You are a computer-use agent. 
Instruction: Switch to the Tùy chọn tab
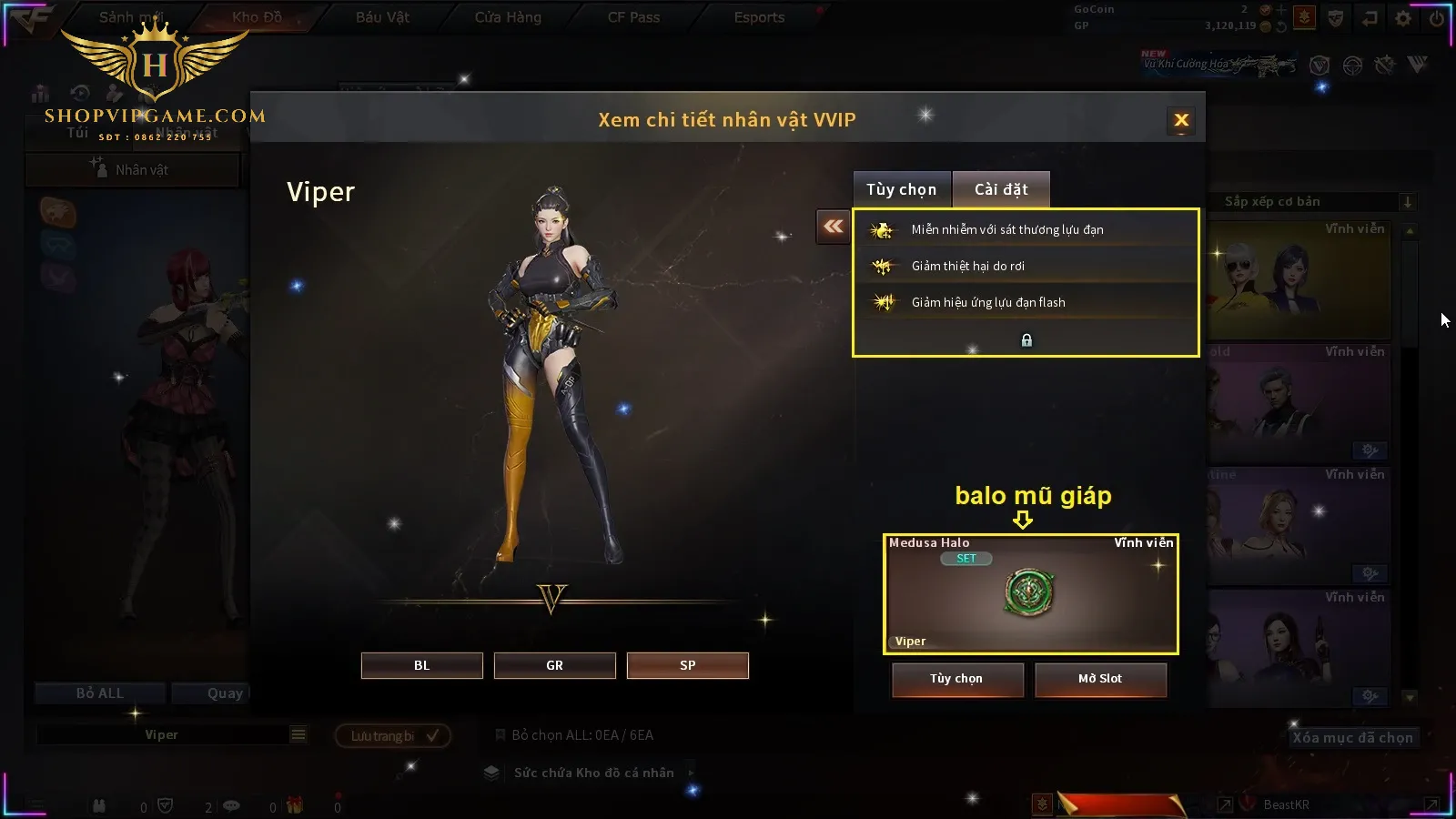(x=901, y=189)
